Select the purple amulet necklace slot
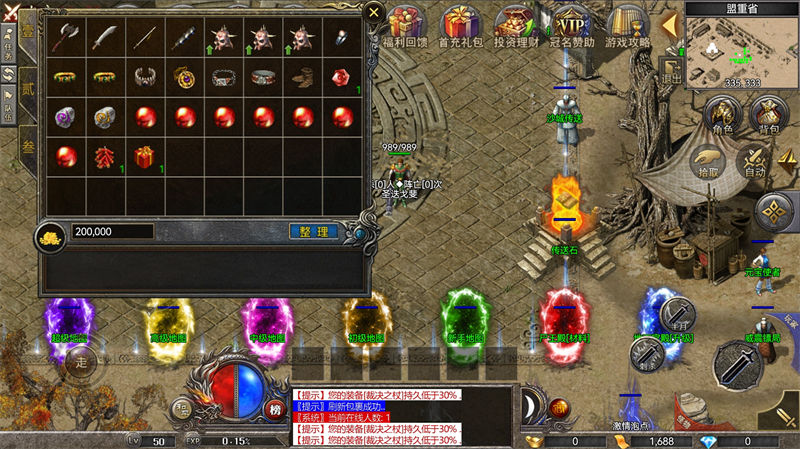This screenshot has width=800, height=449. click(x=183, y=76)
